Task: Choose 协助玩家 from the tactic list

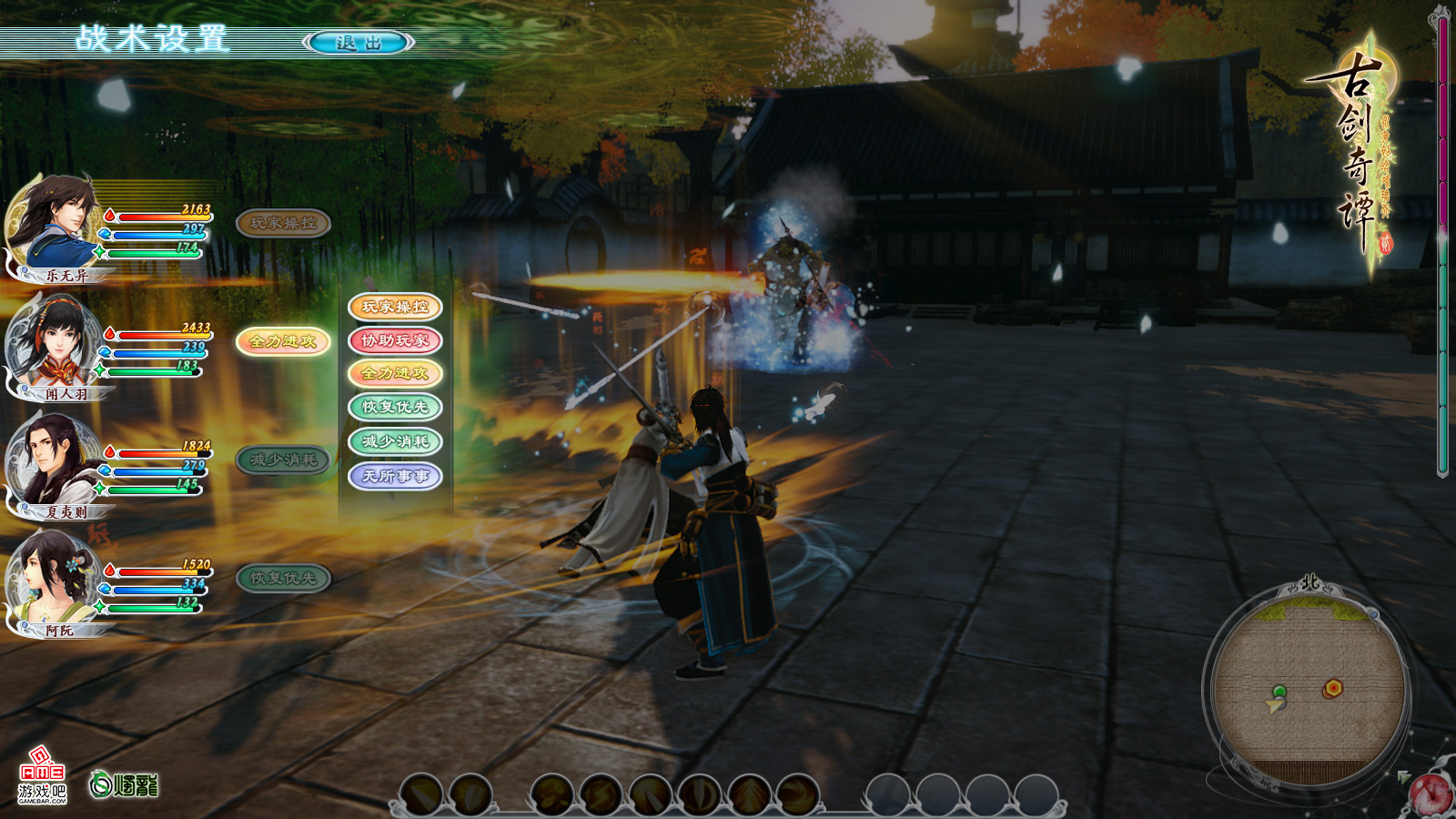Action: (395, 340)
